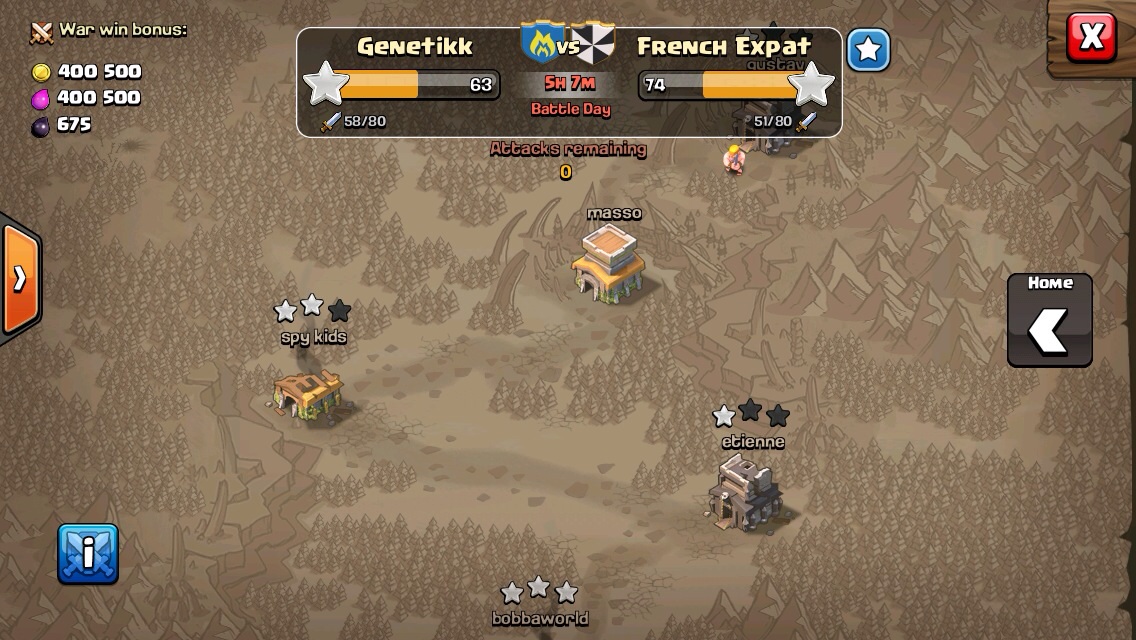Tap the Genetikk clan shield badge
The width and height of the screenshot is (1136, 640).
point(540,44)
